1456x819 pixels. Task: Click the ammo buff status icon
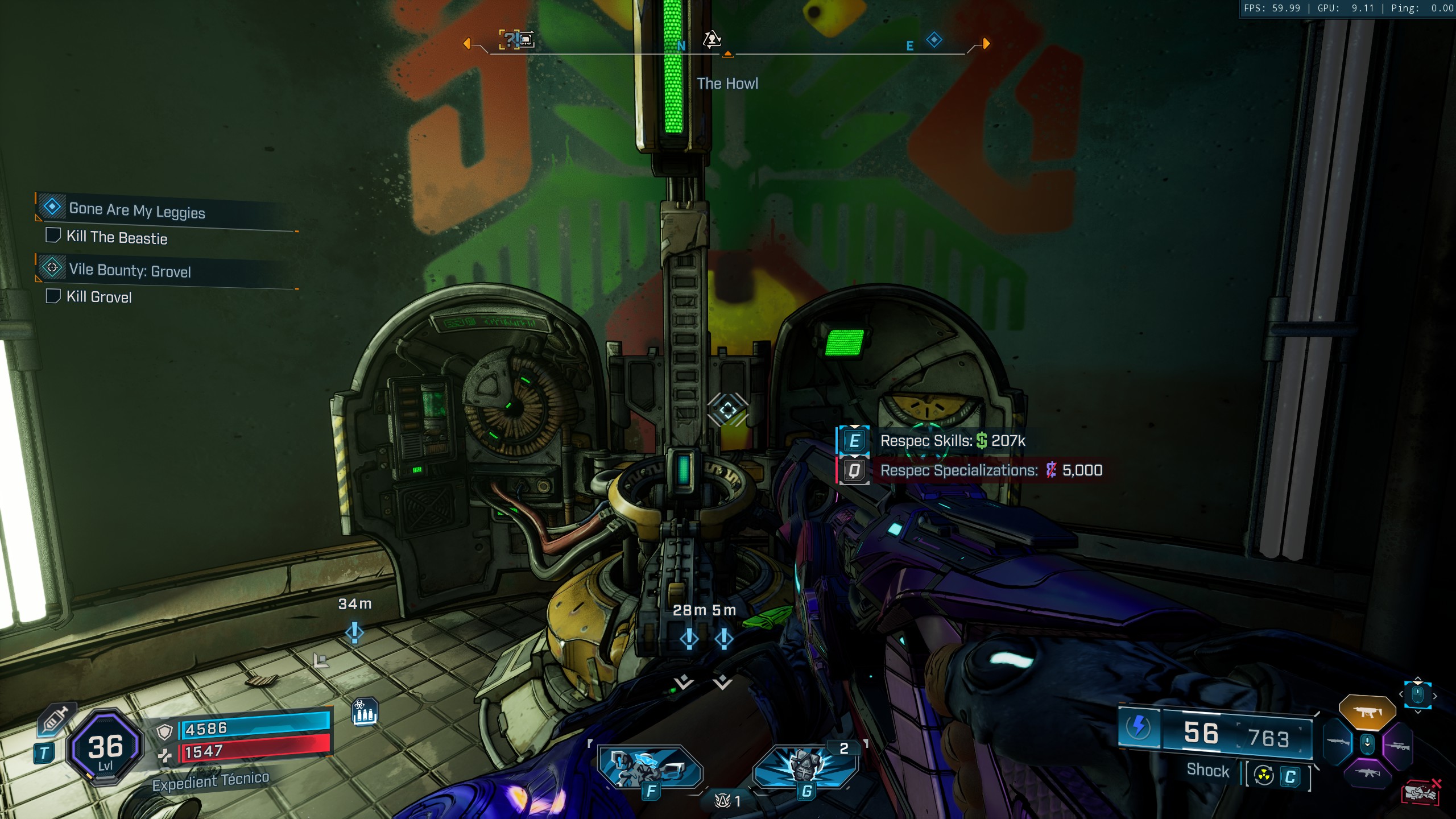pos(365,712)
